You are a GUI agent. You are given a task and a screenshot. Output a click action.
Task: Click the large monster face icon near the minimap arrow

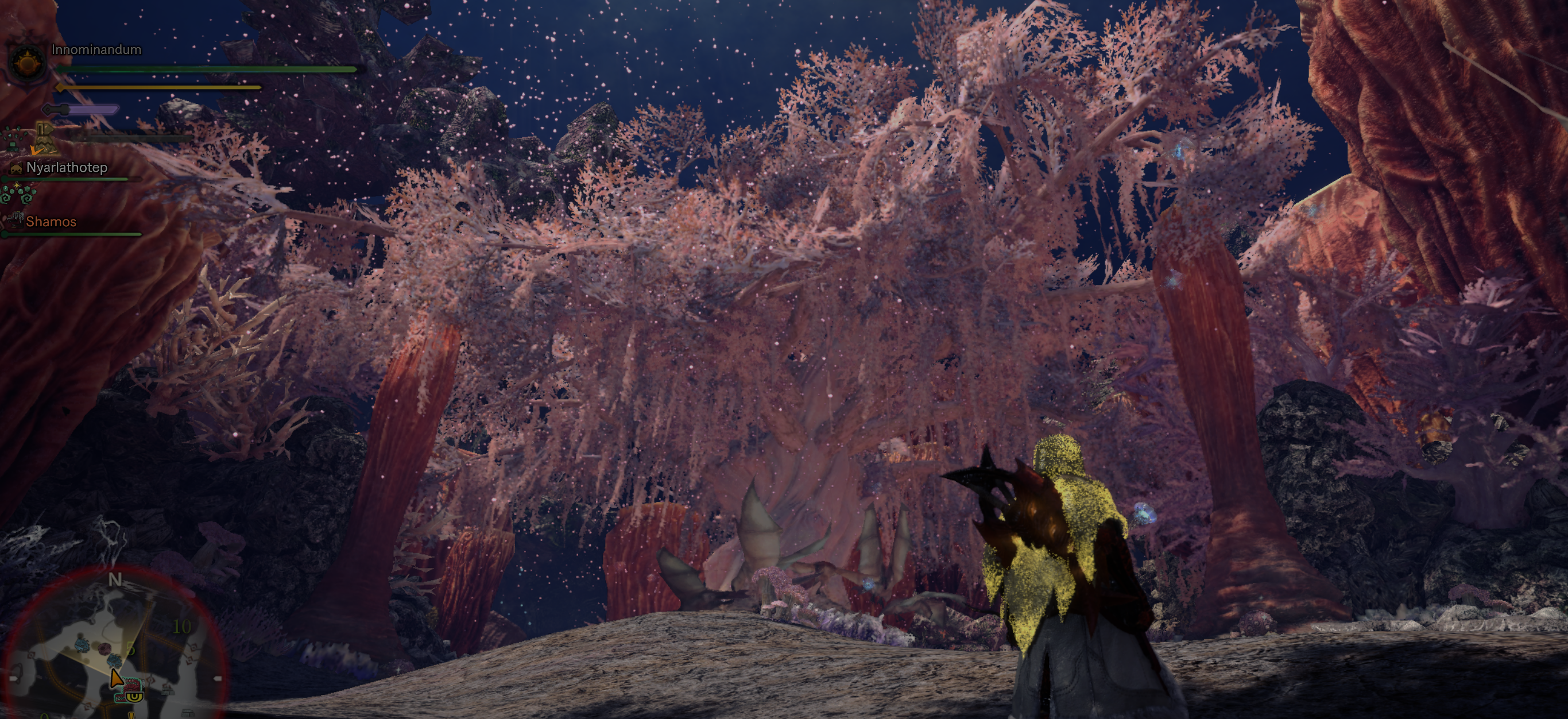[131, 687]
